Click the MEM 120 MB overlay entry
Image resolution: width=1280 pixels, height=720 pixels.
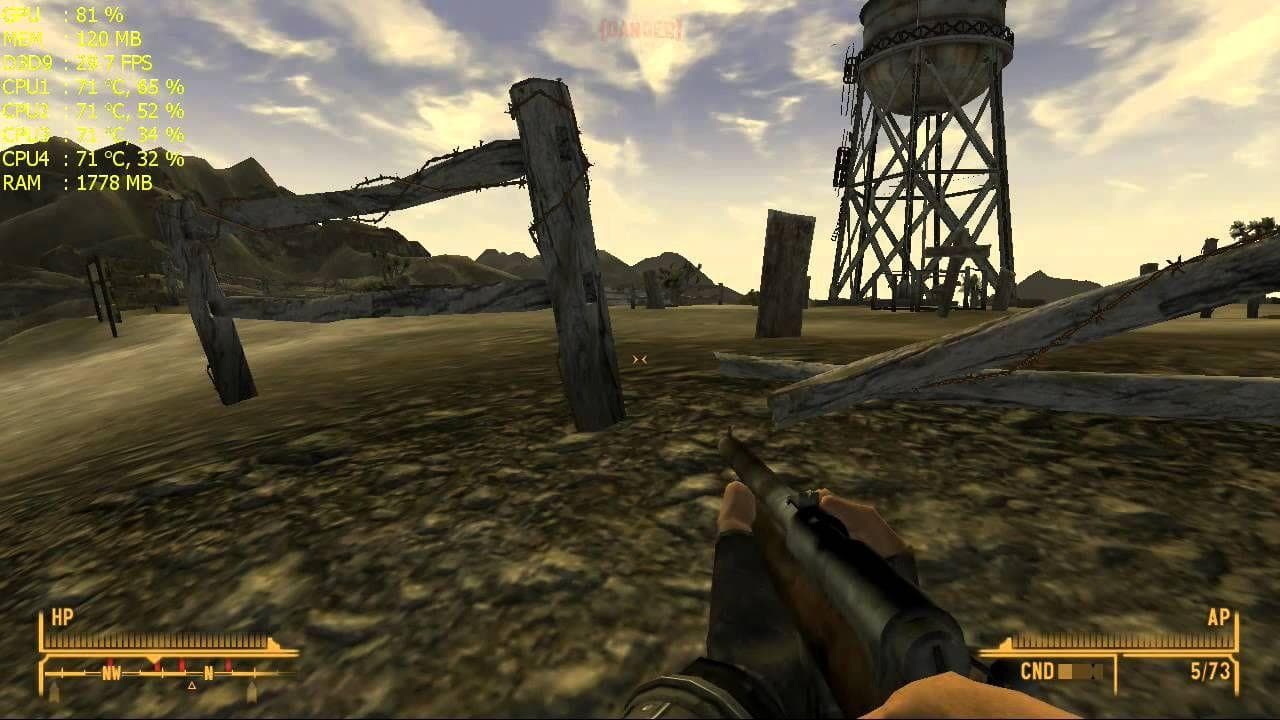point(73,41)
